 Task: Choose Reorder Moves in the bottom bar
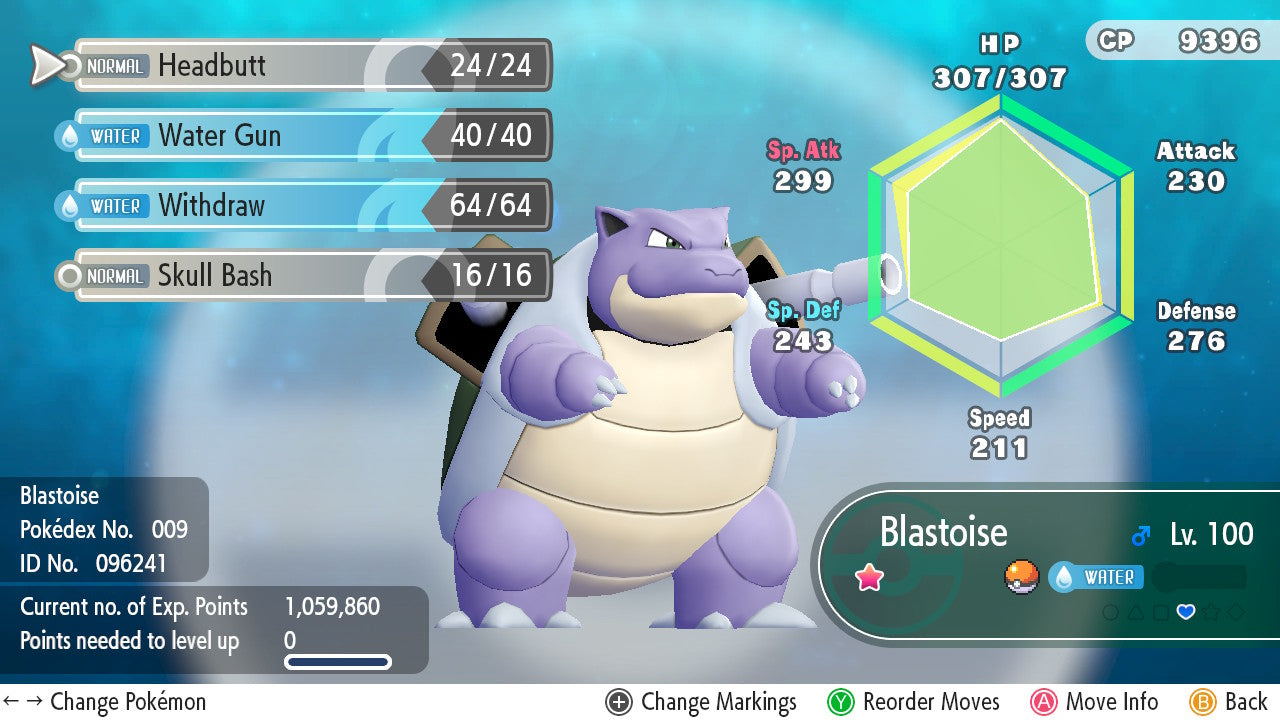coord(914,702)
